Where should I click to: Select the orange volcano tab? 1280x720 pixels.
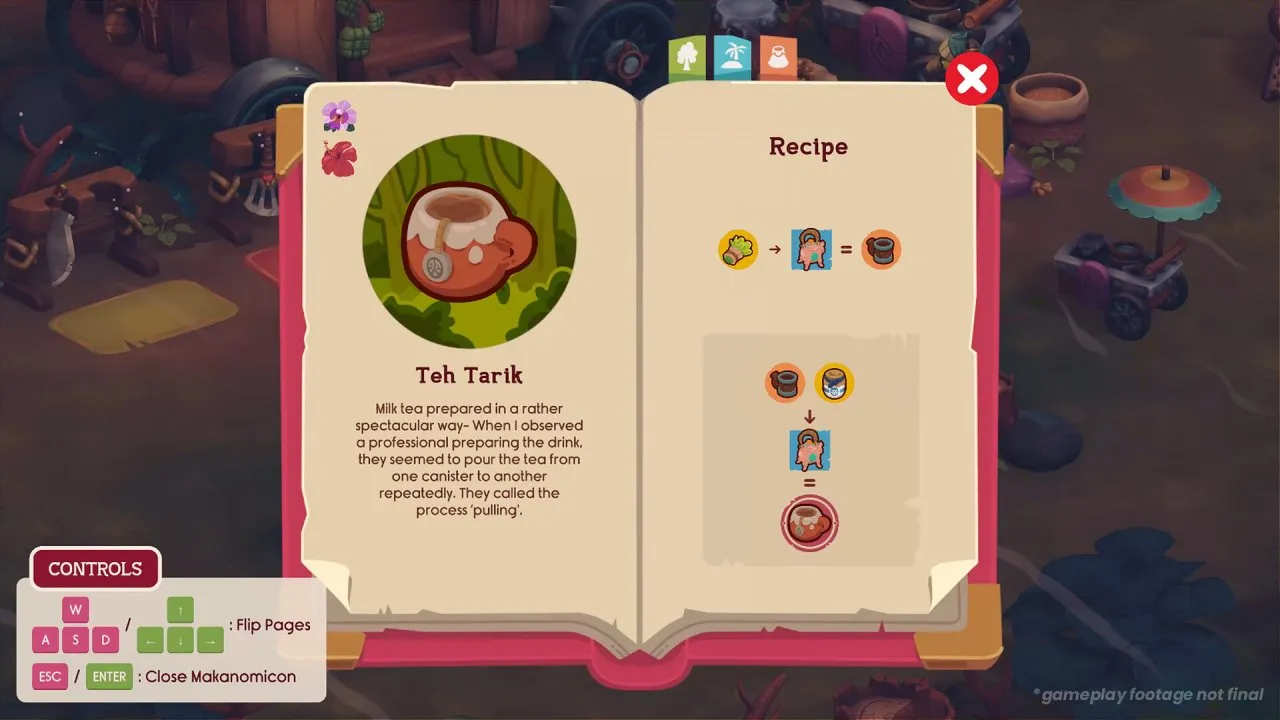[x=777, y=59]
